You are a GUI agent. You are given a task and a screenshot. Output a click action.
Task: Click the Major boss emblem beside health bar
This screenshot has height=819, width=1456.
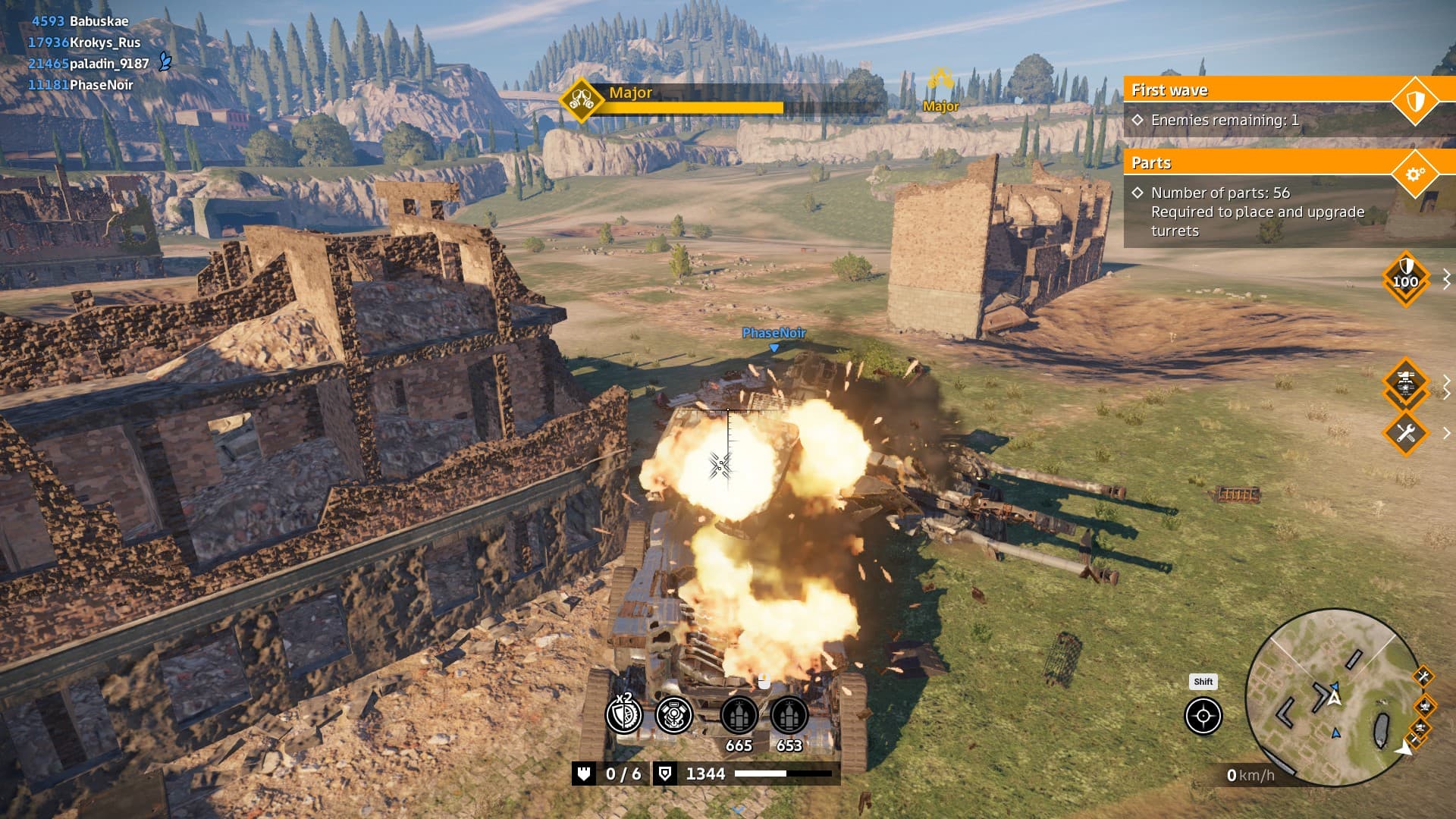[582, 99]
